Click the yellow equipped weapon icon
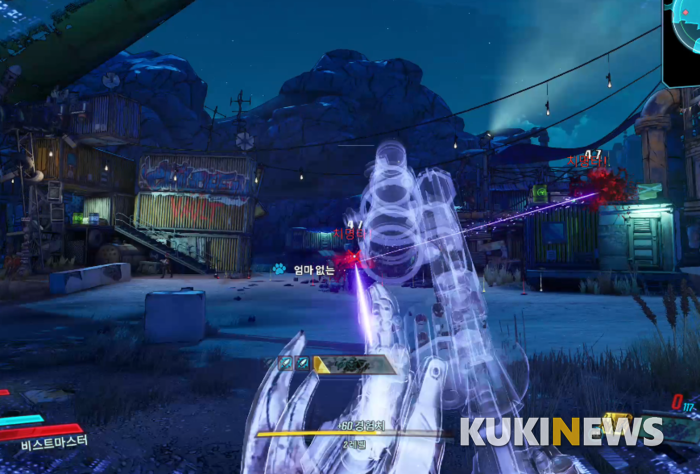The image size is (700, 474). (x=617, y=421)
